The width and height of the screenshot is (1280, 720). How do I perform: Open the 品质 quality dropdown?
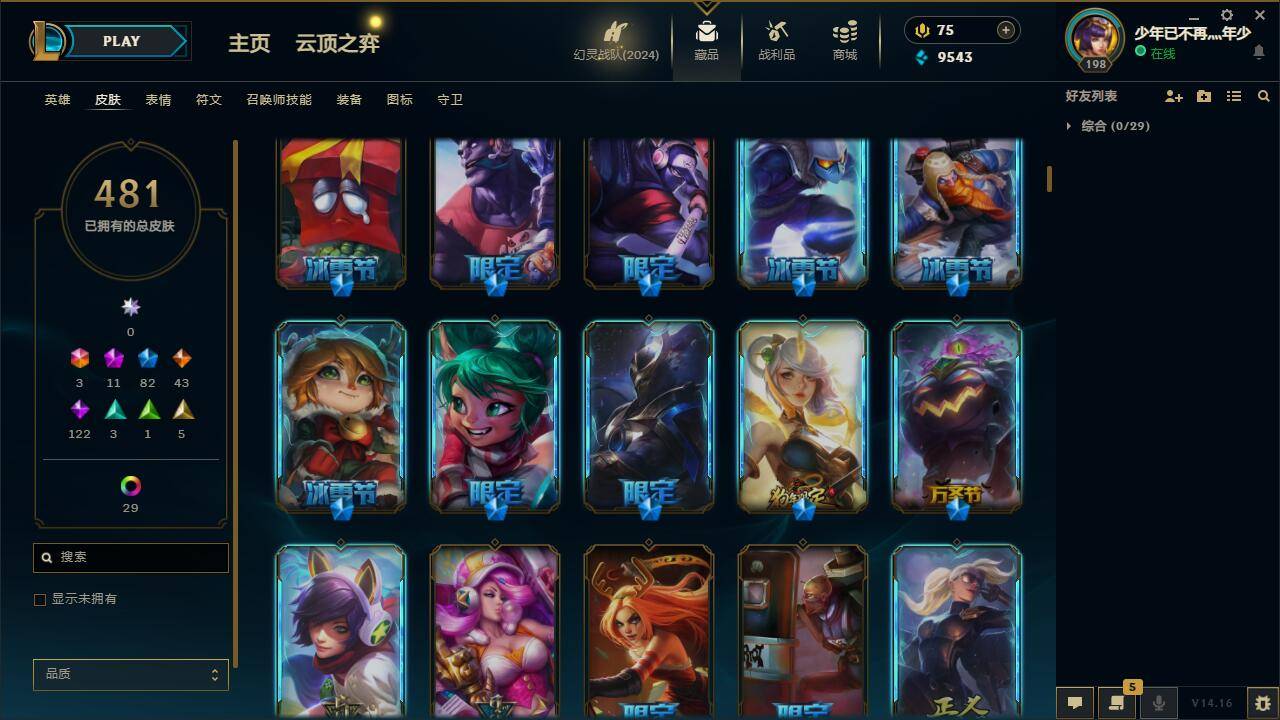130,674
